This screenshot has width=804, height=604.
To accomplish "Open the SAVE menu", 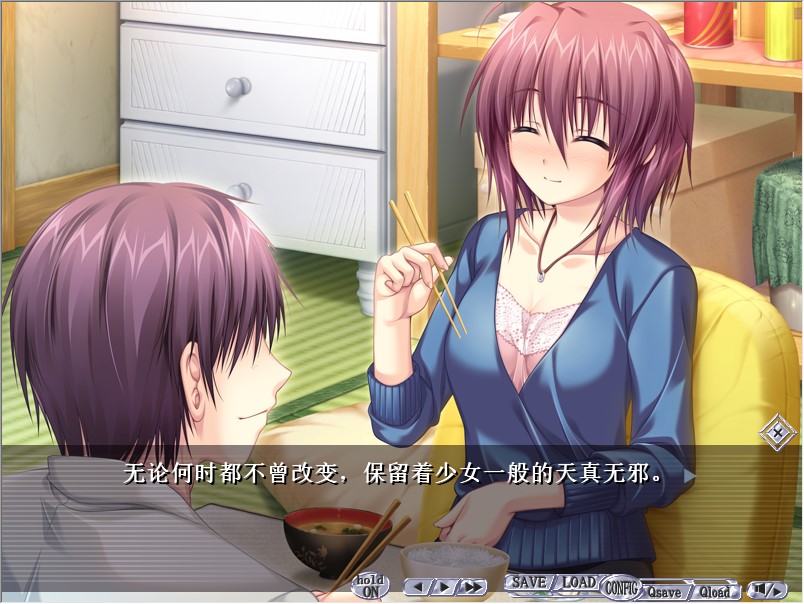I will click(x=528, y=582).
